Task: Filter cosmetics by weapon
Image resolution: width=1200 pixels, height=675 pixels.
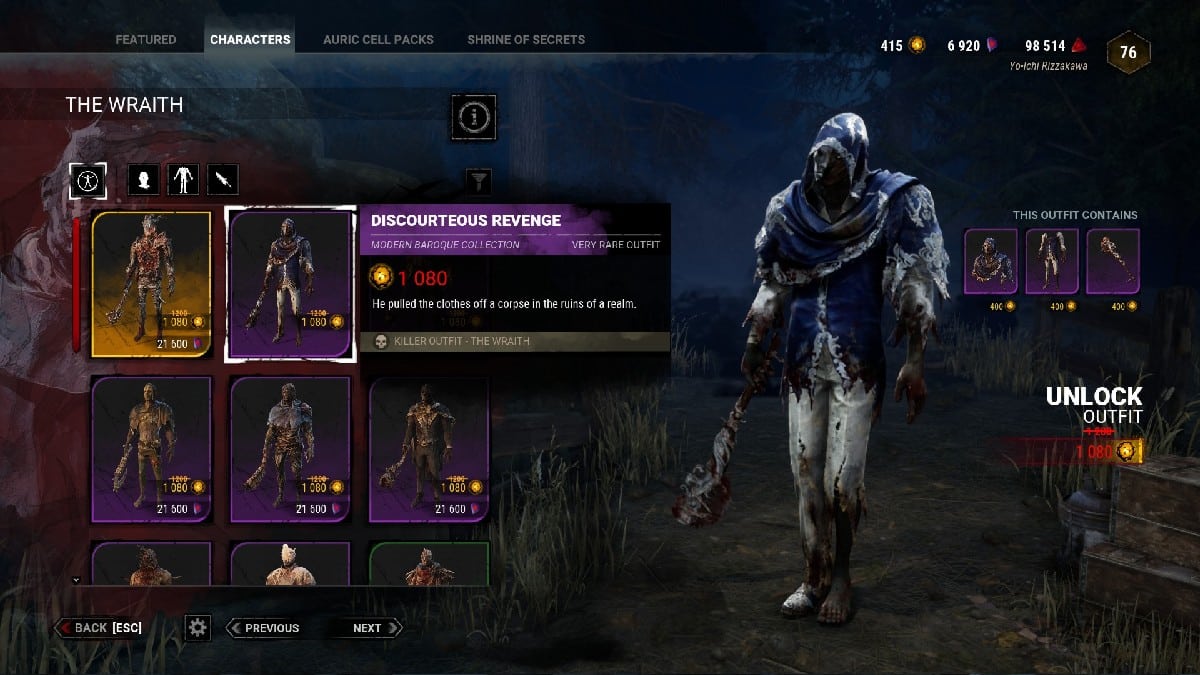Action: (x=222, y=180)
